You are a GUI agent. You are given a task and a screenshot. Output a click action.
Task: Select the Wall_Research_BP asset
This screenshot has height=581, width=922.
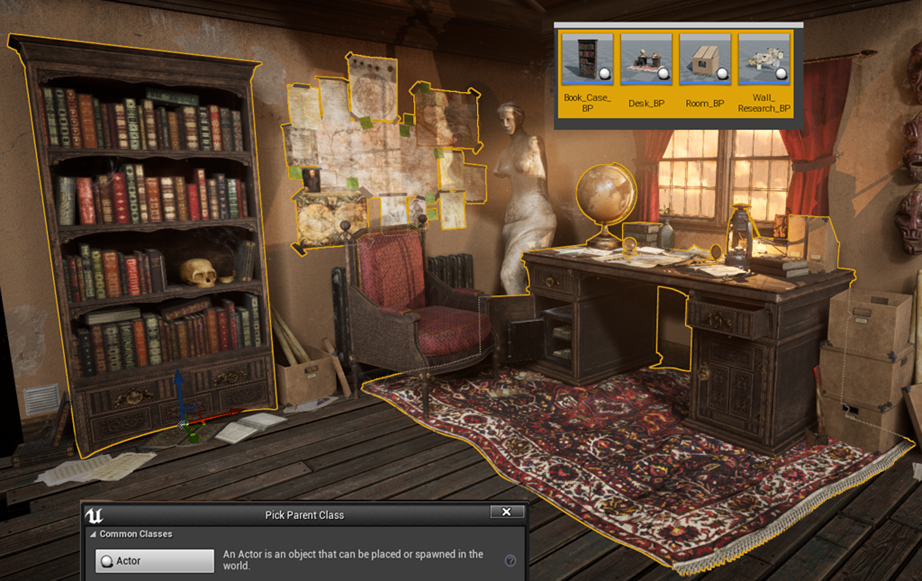(x=764, y=59)
